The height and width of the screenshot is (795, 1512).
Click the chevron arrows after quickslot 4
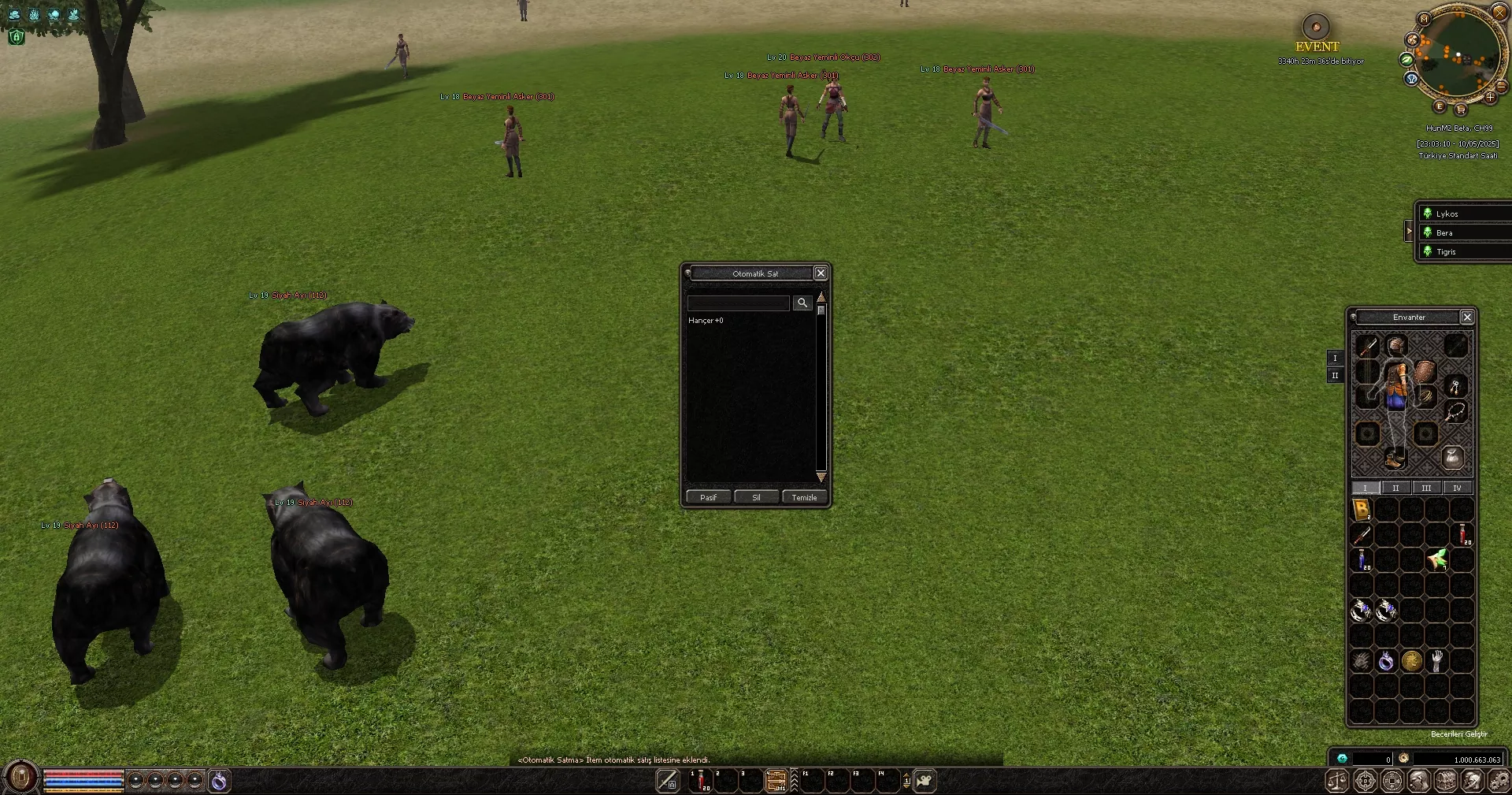(794, 781)
